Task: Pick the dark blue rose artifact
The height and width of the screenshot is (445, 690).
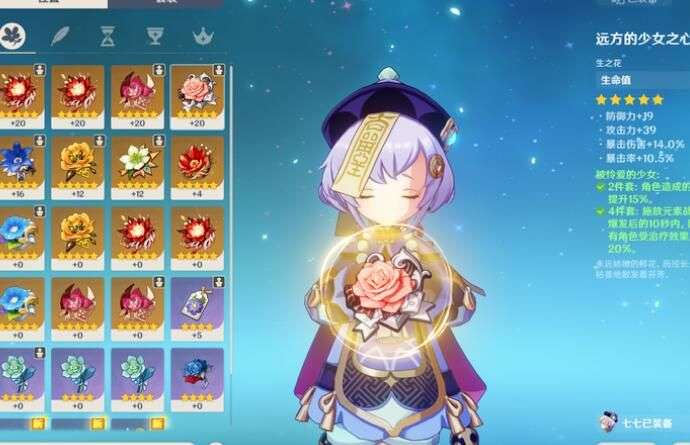Action: coord(196,375)
